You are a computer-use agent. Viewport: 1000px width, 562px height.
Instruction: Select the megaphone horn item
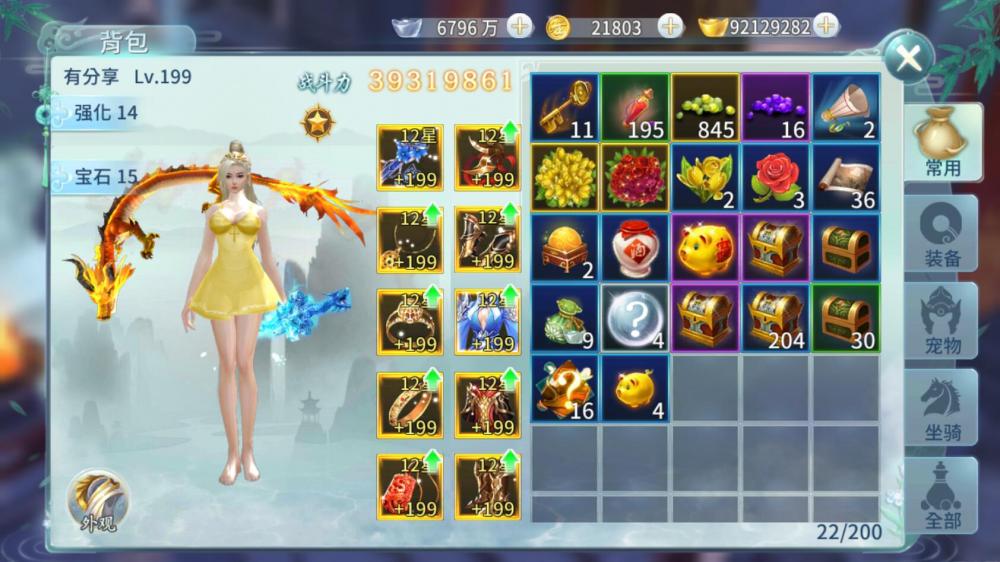tap(845, 107)
